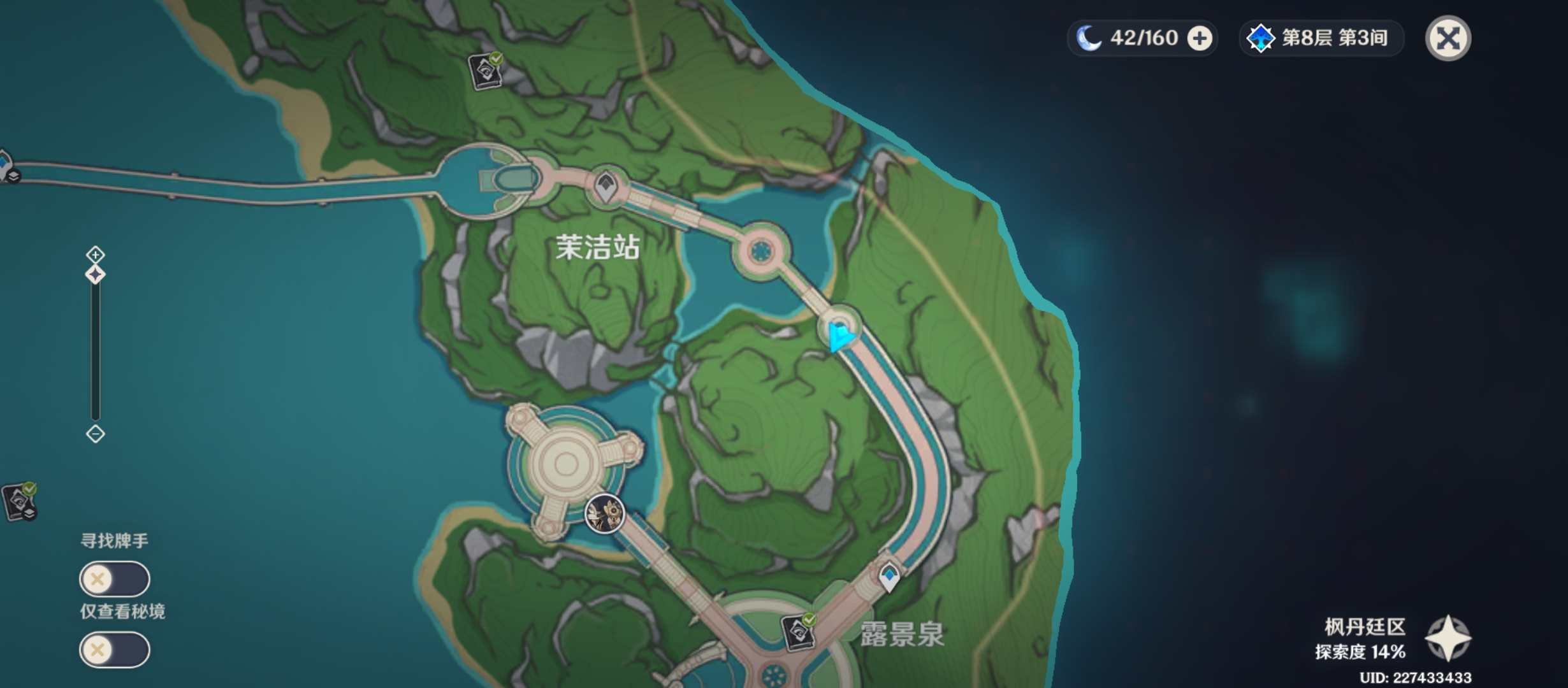Click the zoom slider handle
Viewport: 1568px width, 688px height.
(x=96, y=275)
